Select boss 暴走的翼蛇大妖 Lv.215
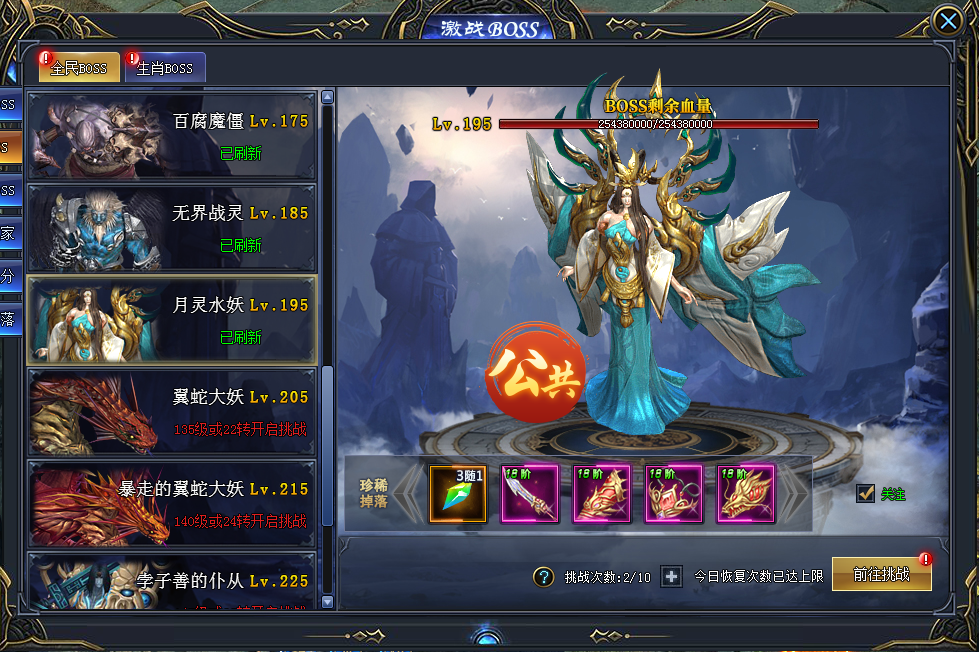This screenshot has height=652, width=979. [171, 503]
